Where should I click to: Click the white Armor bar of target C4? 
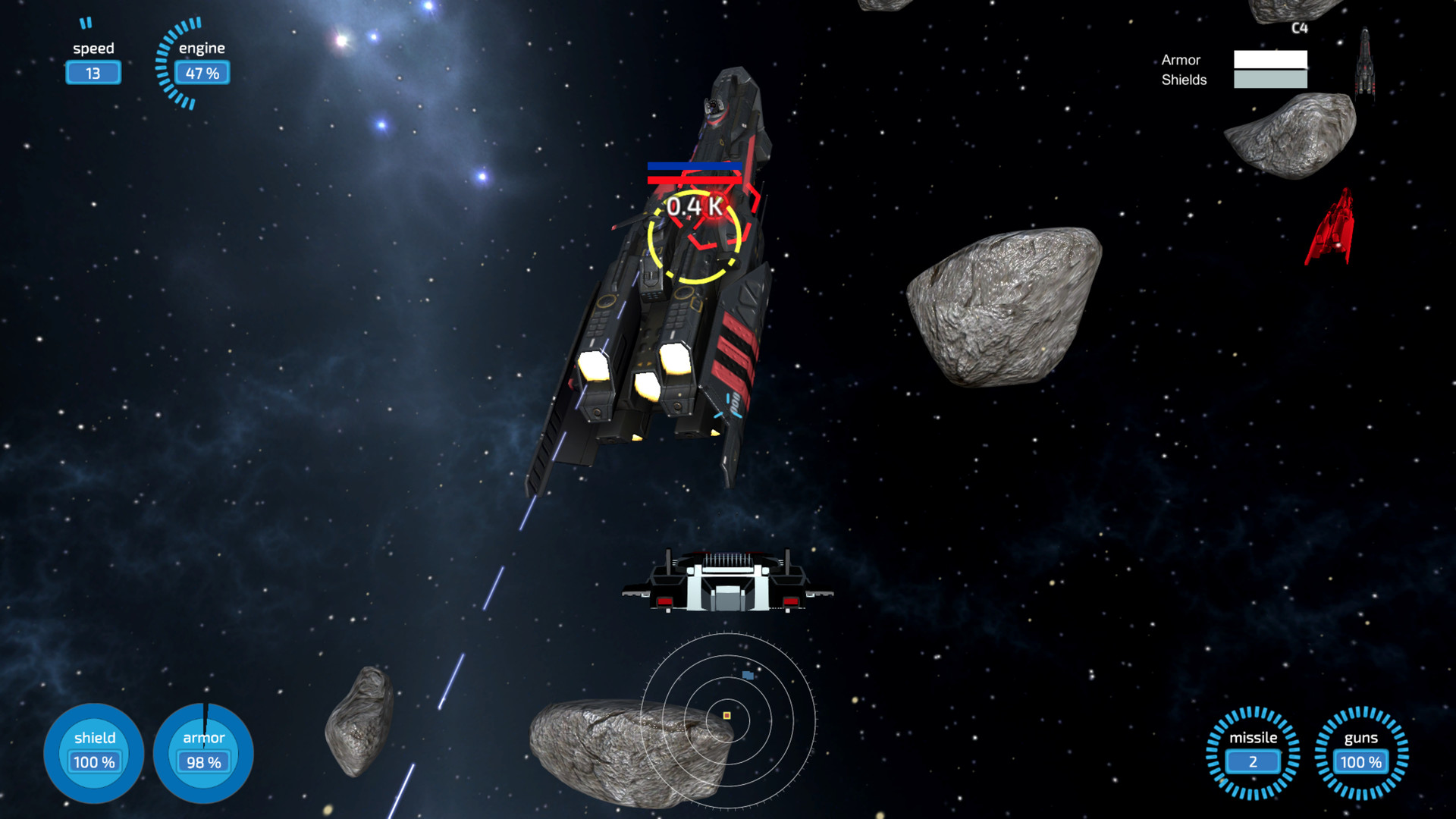[1270, 59]
